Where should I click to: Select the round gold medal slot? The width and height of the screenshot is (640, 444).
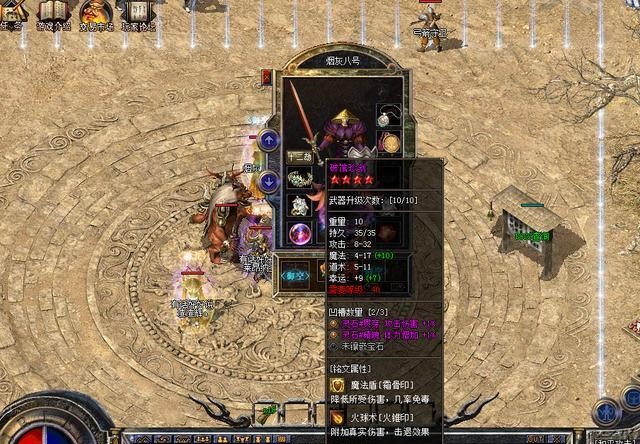pos(389,143)
